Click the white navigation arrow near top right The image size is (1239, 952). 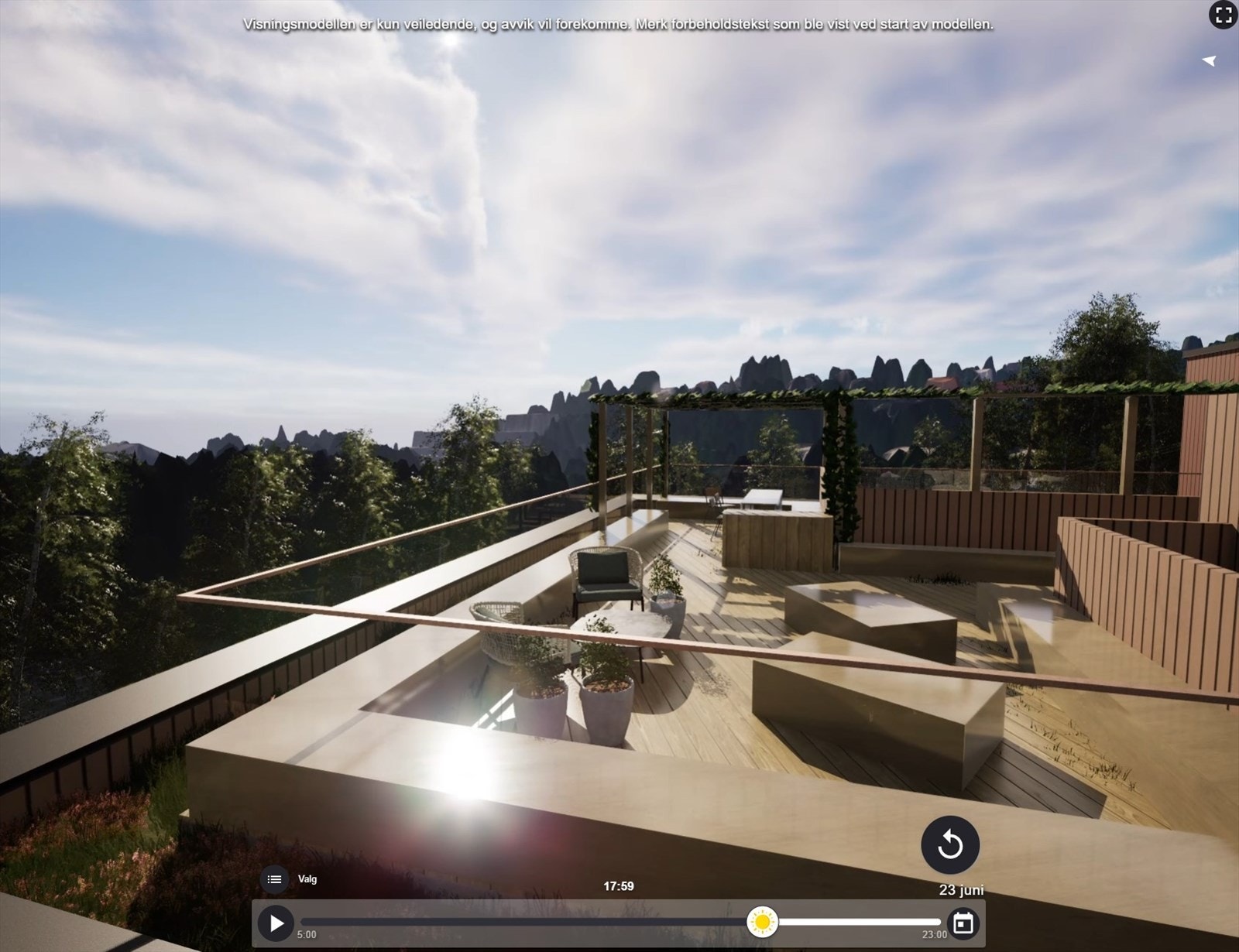(x=1209, y=60)
